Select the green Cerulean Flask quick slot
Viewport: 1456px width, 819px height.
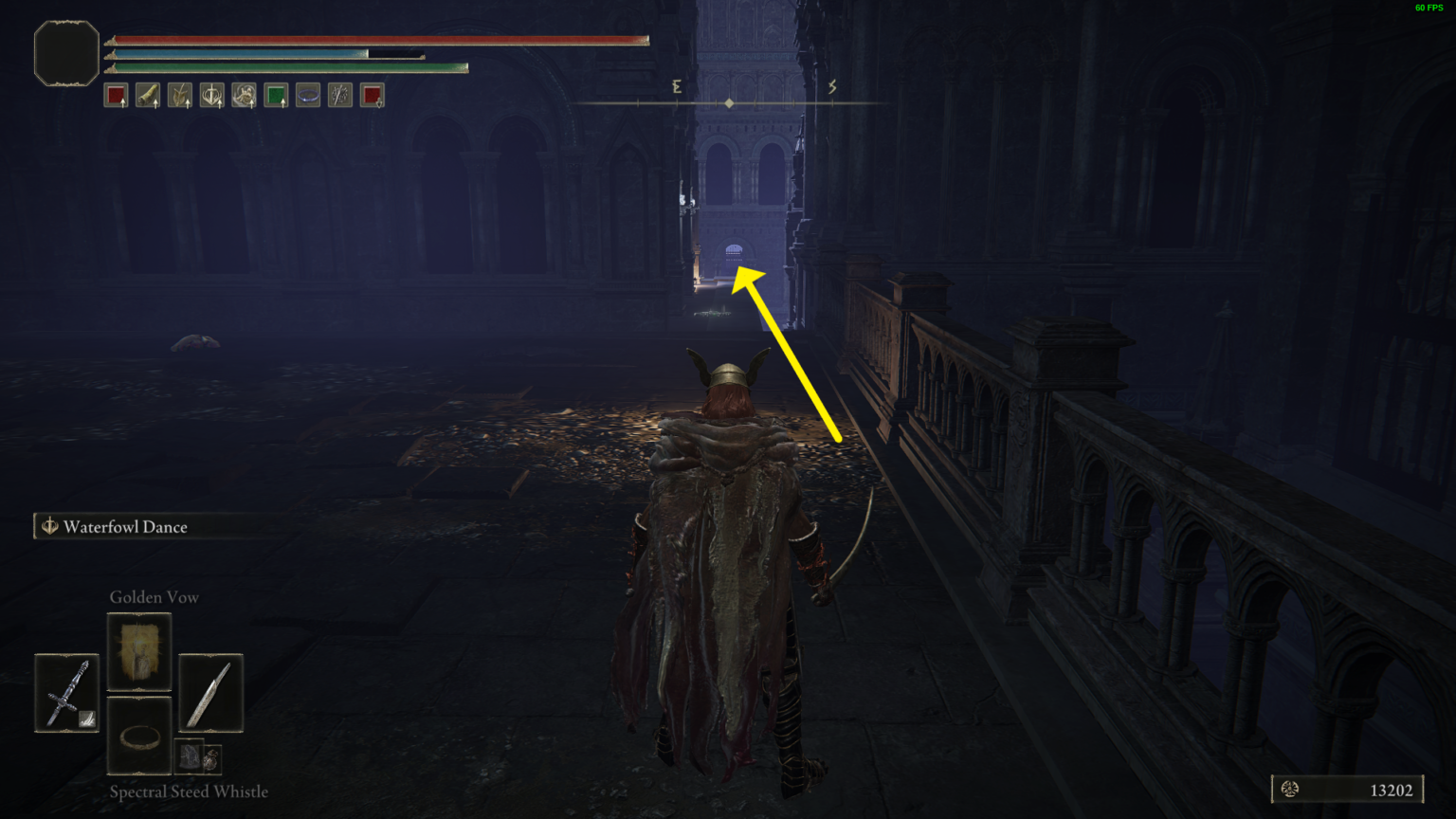coord(275,94)
